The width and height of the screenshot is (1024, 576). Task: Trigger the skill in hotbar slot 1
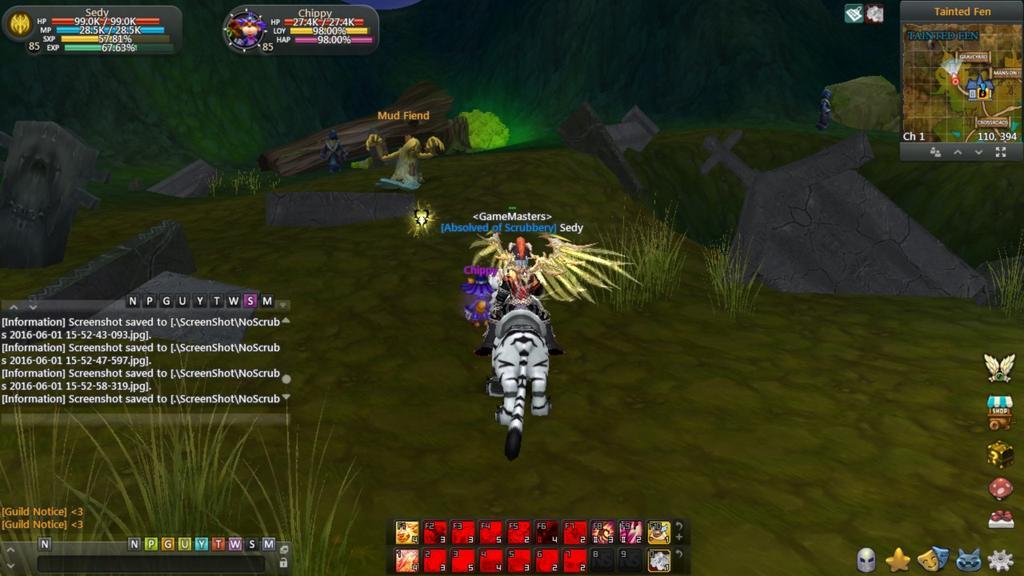pyautogui.click(x=407, y=560)
